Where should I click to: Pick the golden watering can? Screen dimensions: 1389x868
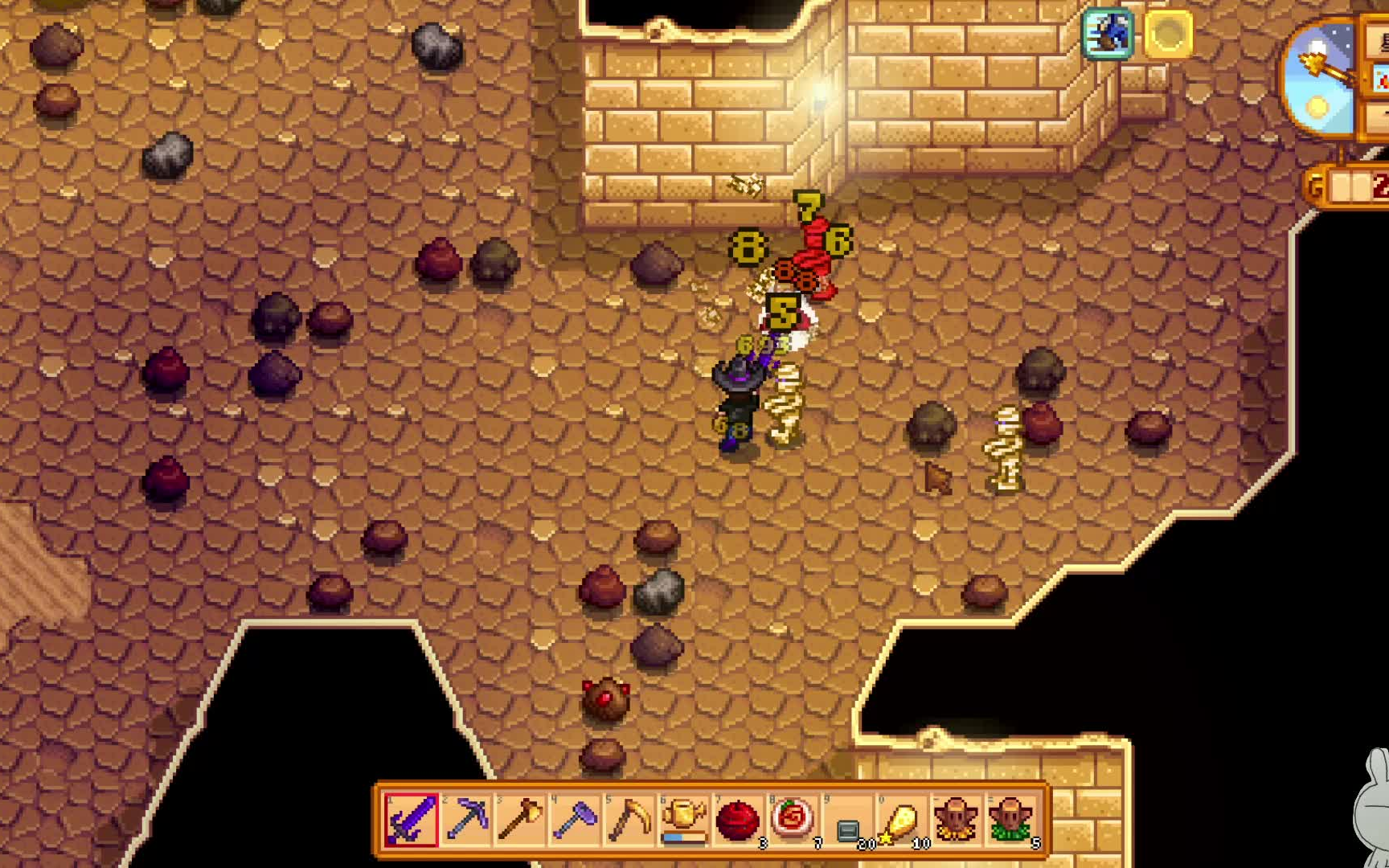[684, 820]
